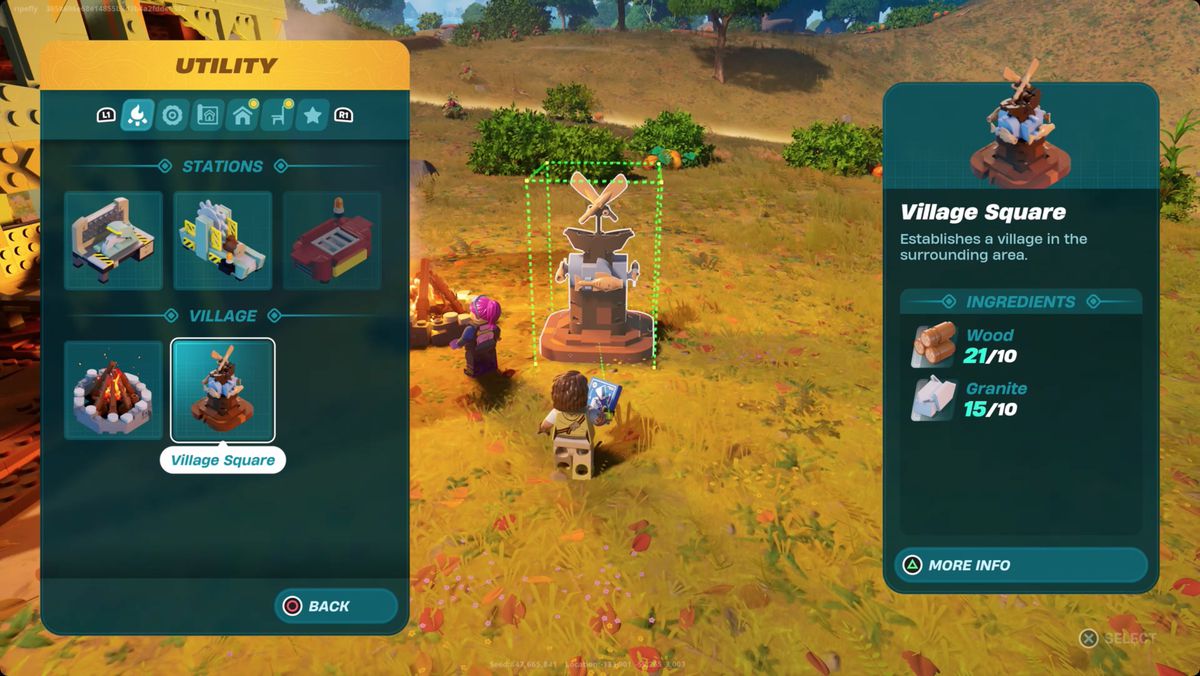The image size is (1200, 676).
Task: Click the Granite ingredient row
Action: (x=1020, y=399)
